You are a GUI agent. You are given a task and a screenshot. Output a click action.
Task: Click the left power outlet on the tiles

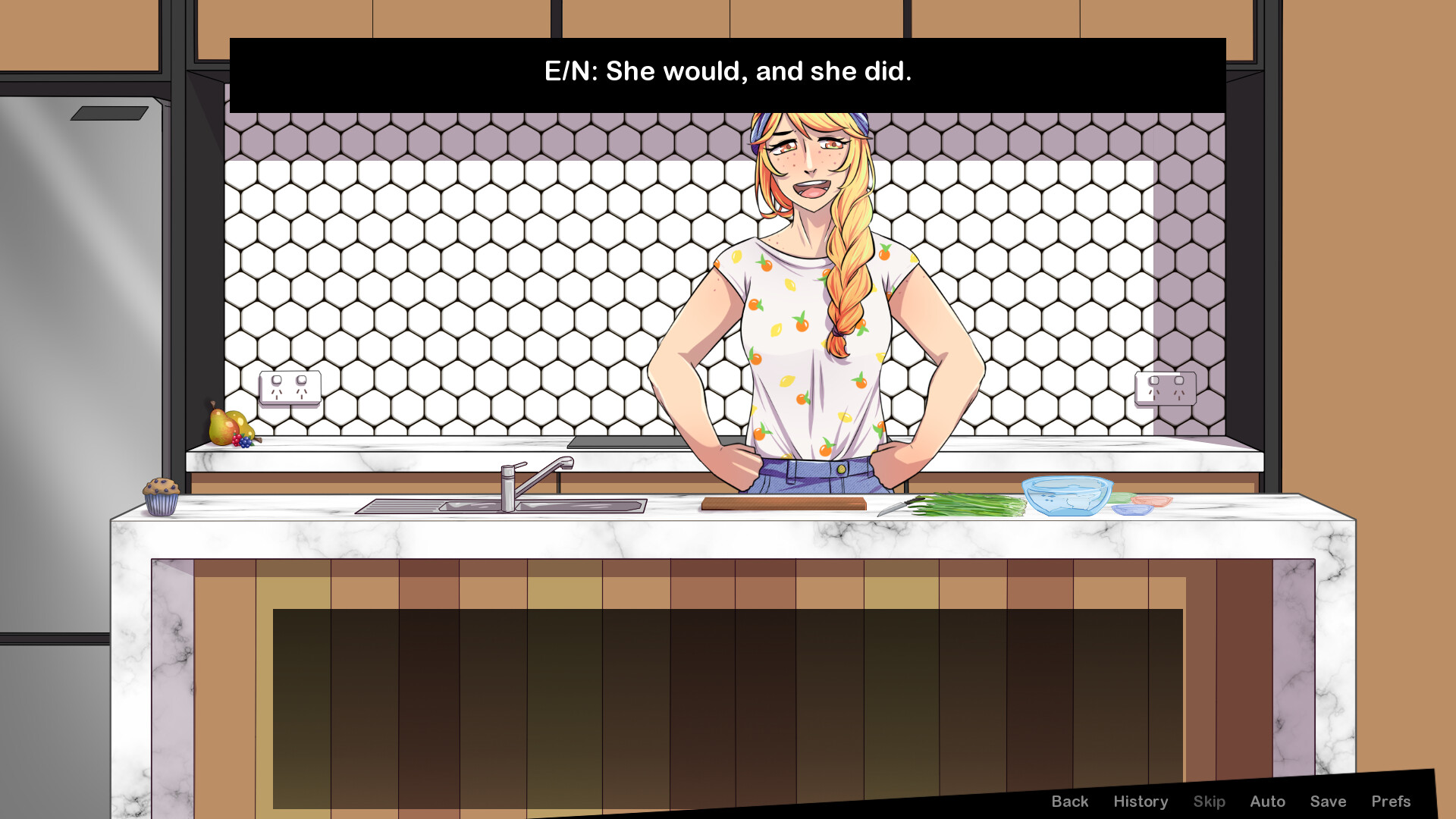coord(289,387)
